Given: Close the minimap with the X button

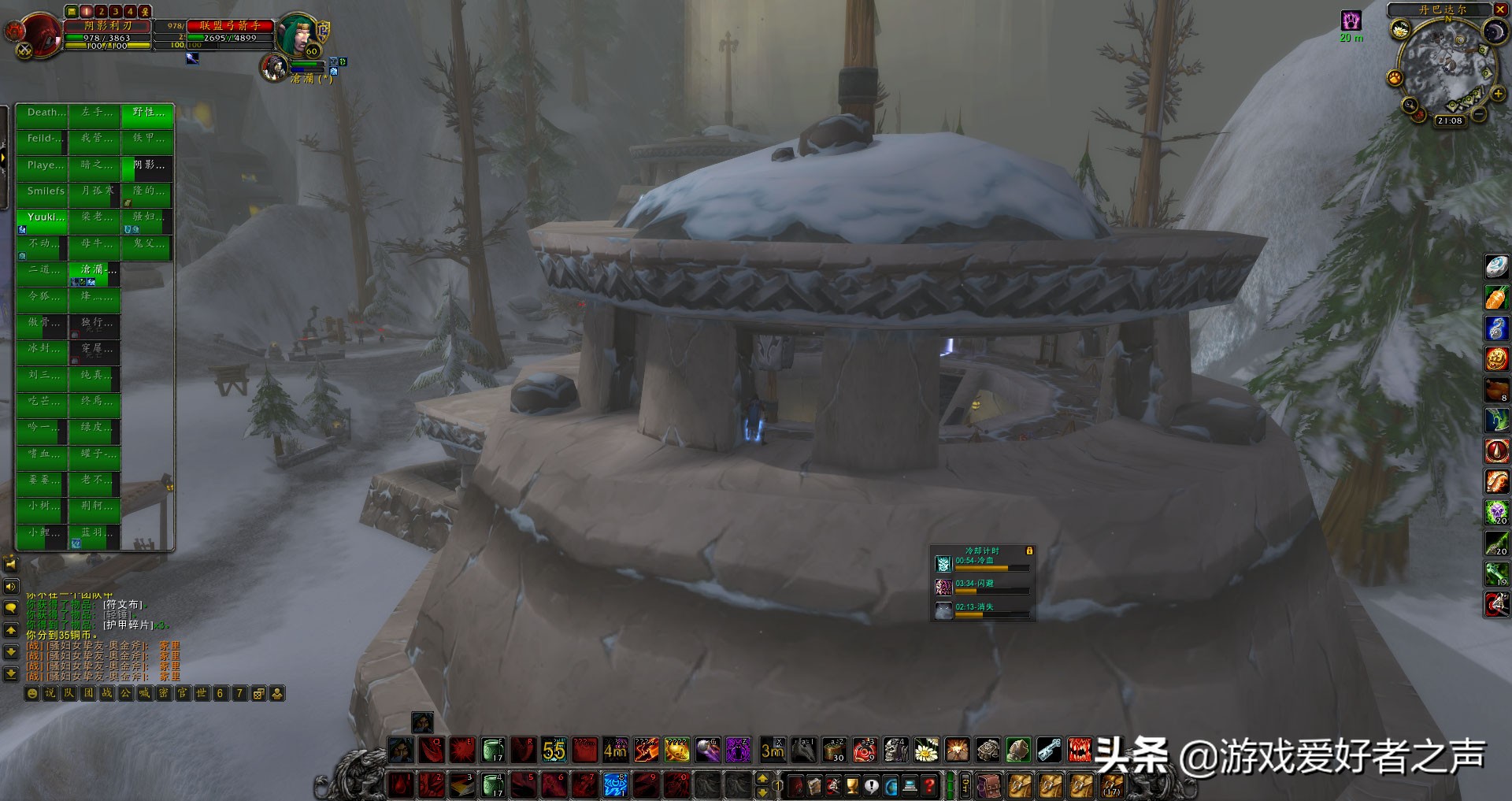Looking at the screenshot, I should 1499,9.
